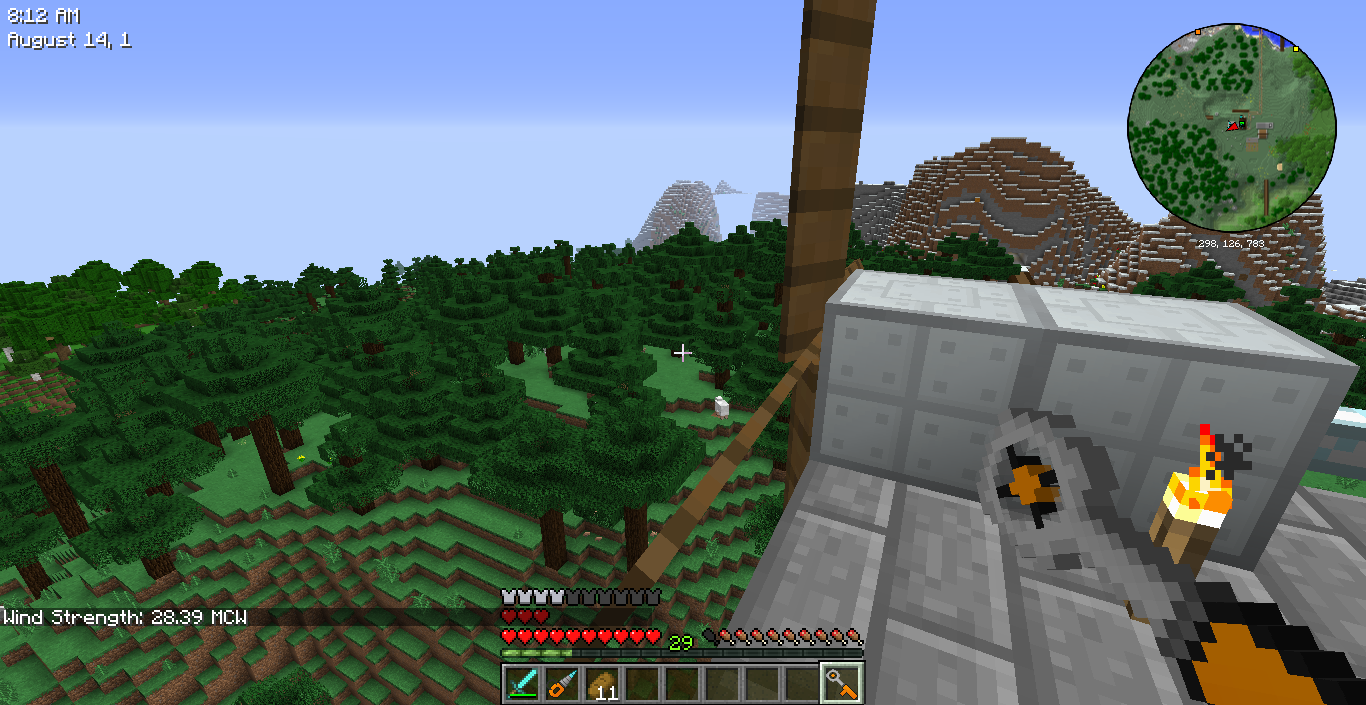Pick the orange wrench hotbar slot
This screenshot has height=705, width=1366.
841,684
